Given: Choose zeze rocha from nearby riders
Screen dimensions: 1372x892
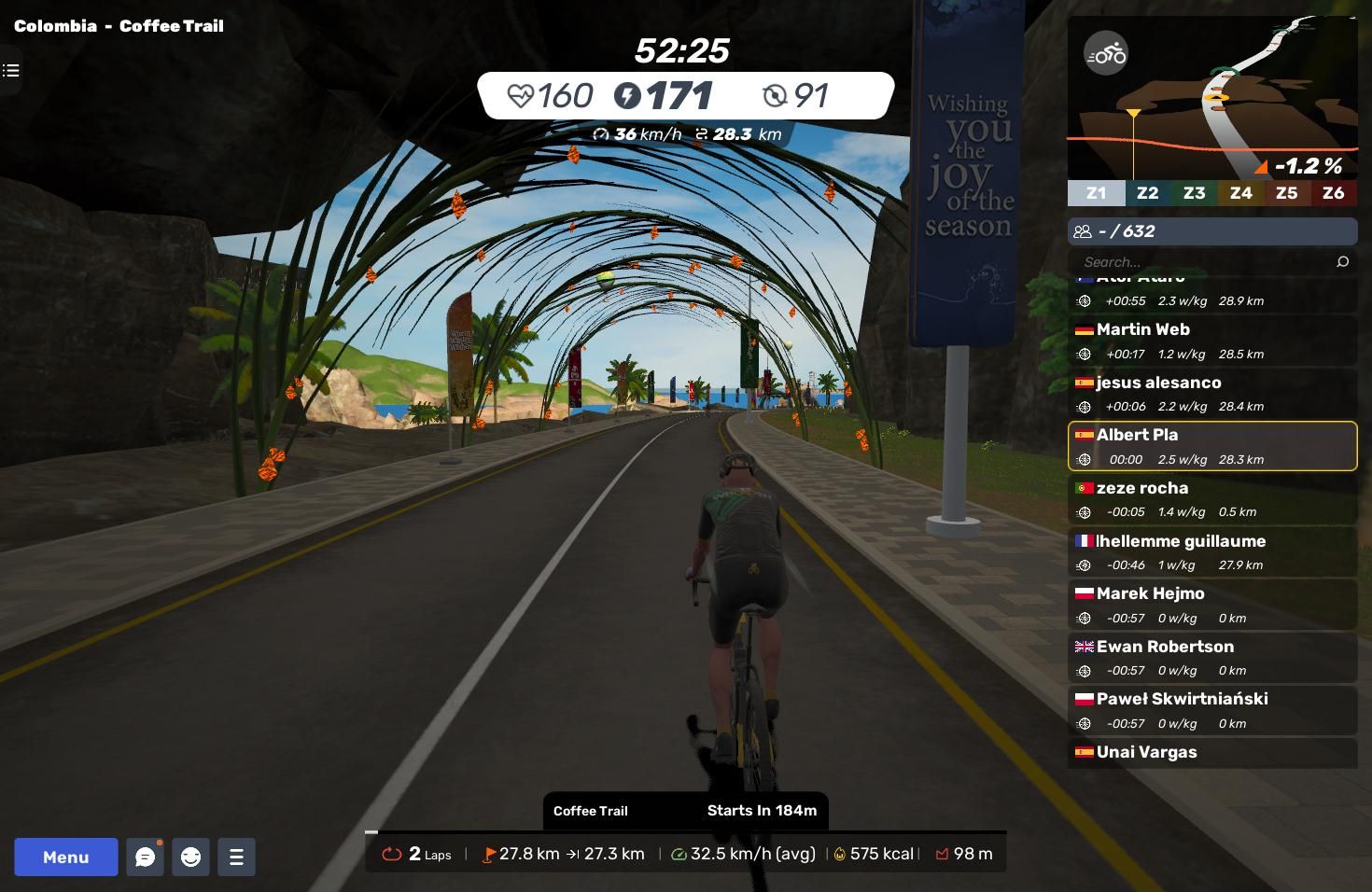Looking at the screenshot, I should pos(1211,499).
